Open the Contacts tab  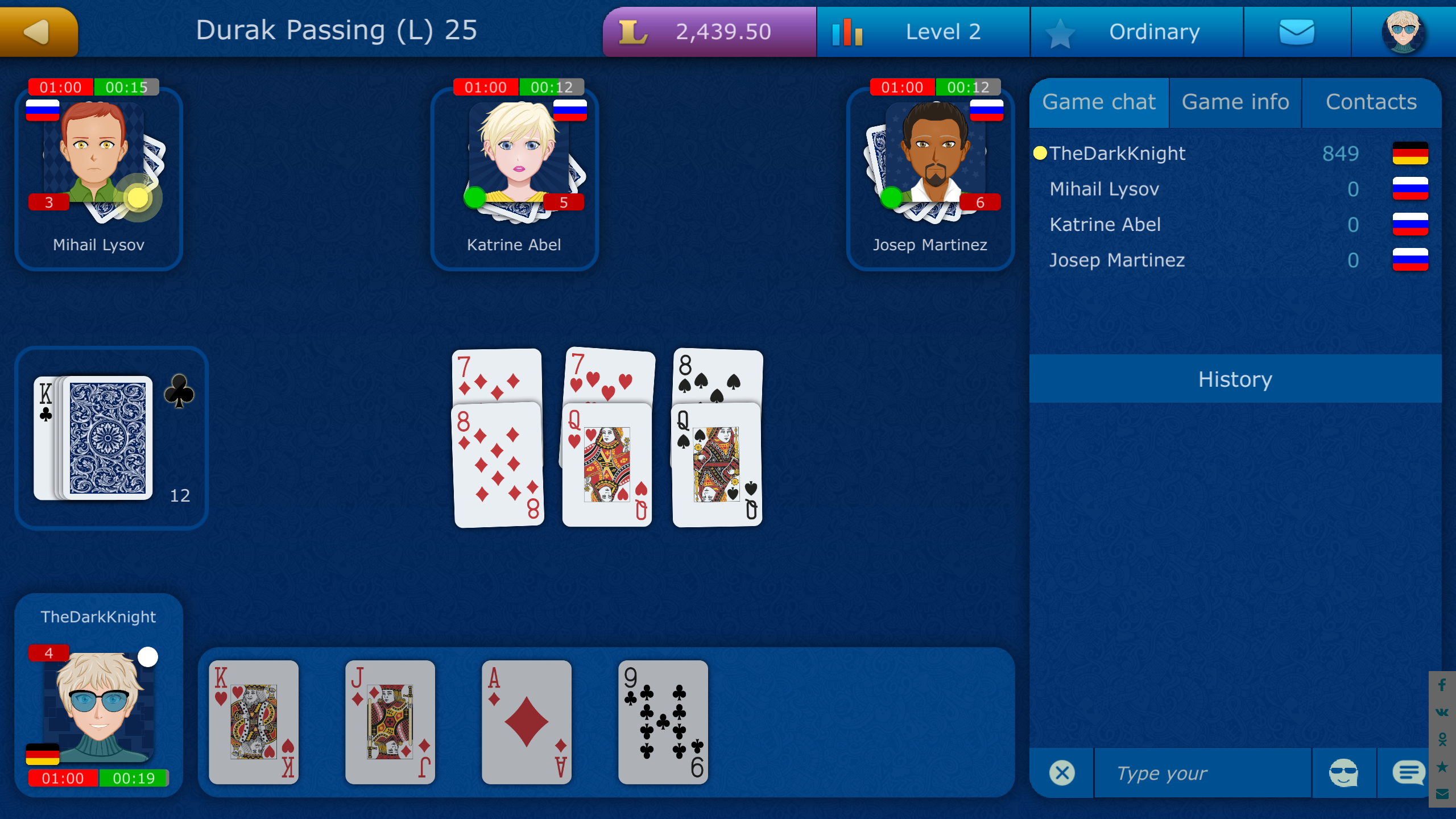click(1371, 102)
